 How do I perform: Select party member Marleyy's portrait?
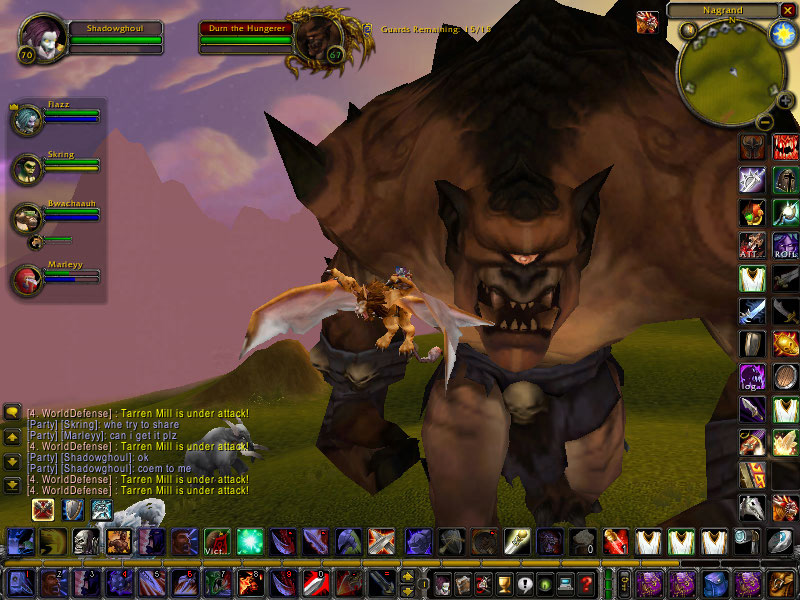point(26,279)
